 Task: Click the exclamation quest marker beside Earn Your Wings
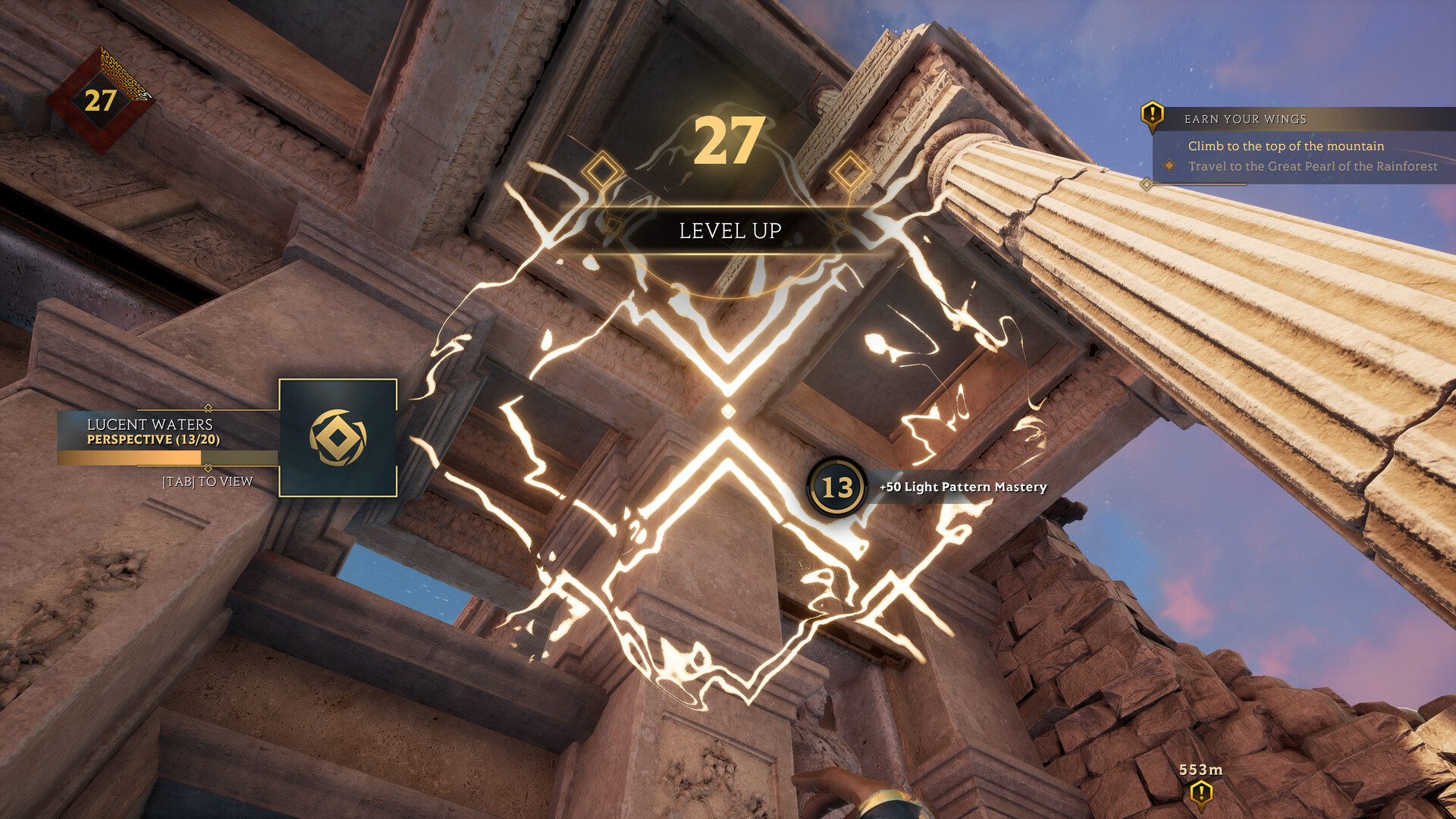tap(1151, 118)
